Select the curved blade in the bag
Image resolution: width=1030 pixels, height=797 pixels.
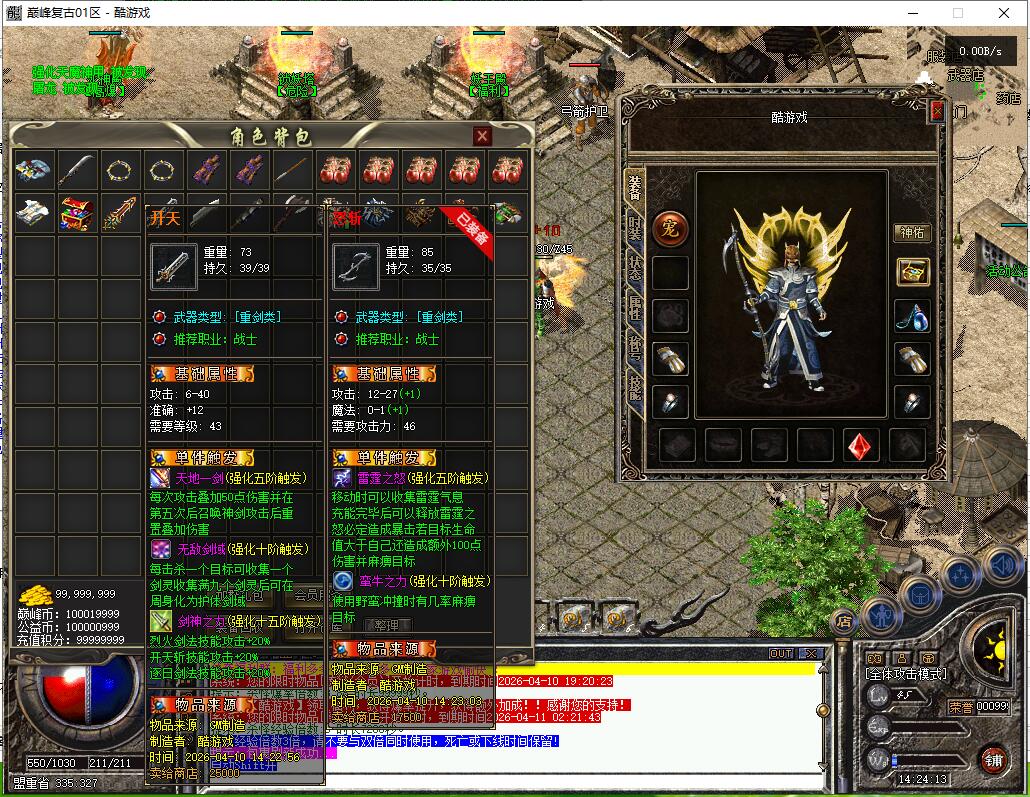(x=77, y=170)
